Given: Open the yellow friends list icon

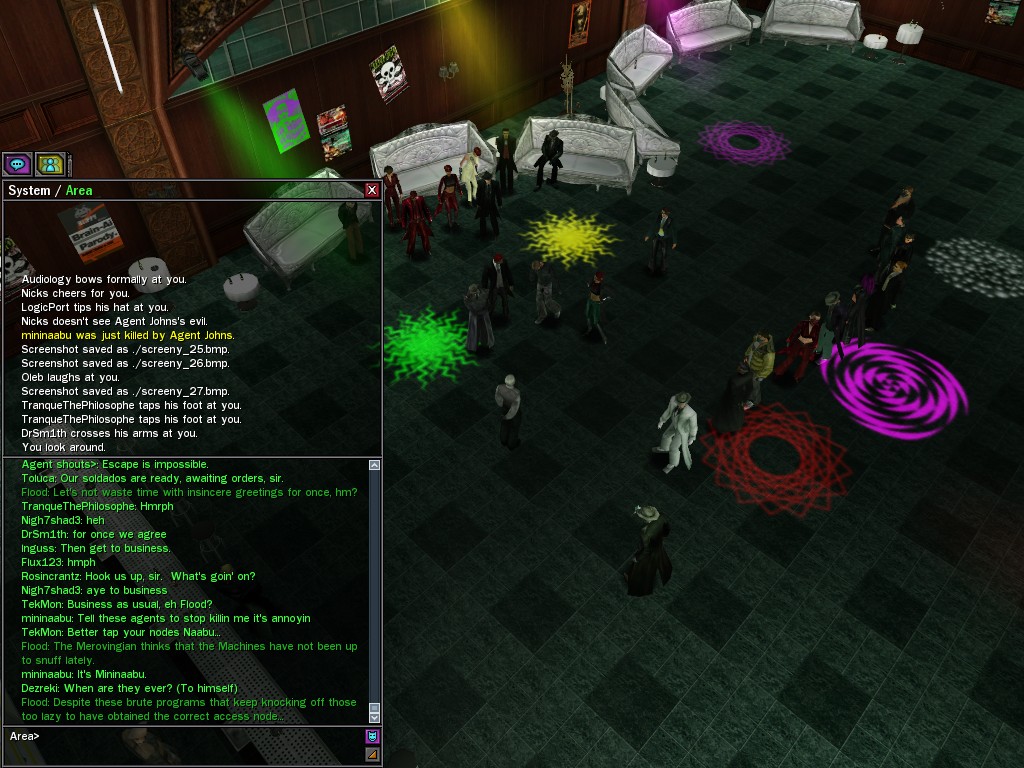Looking at the screenshot, I should [x=49, y=164].
